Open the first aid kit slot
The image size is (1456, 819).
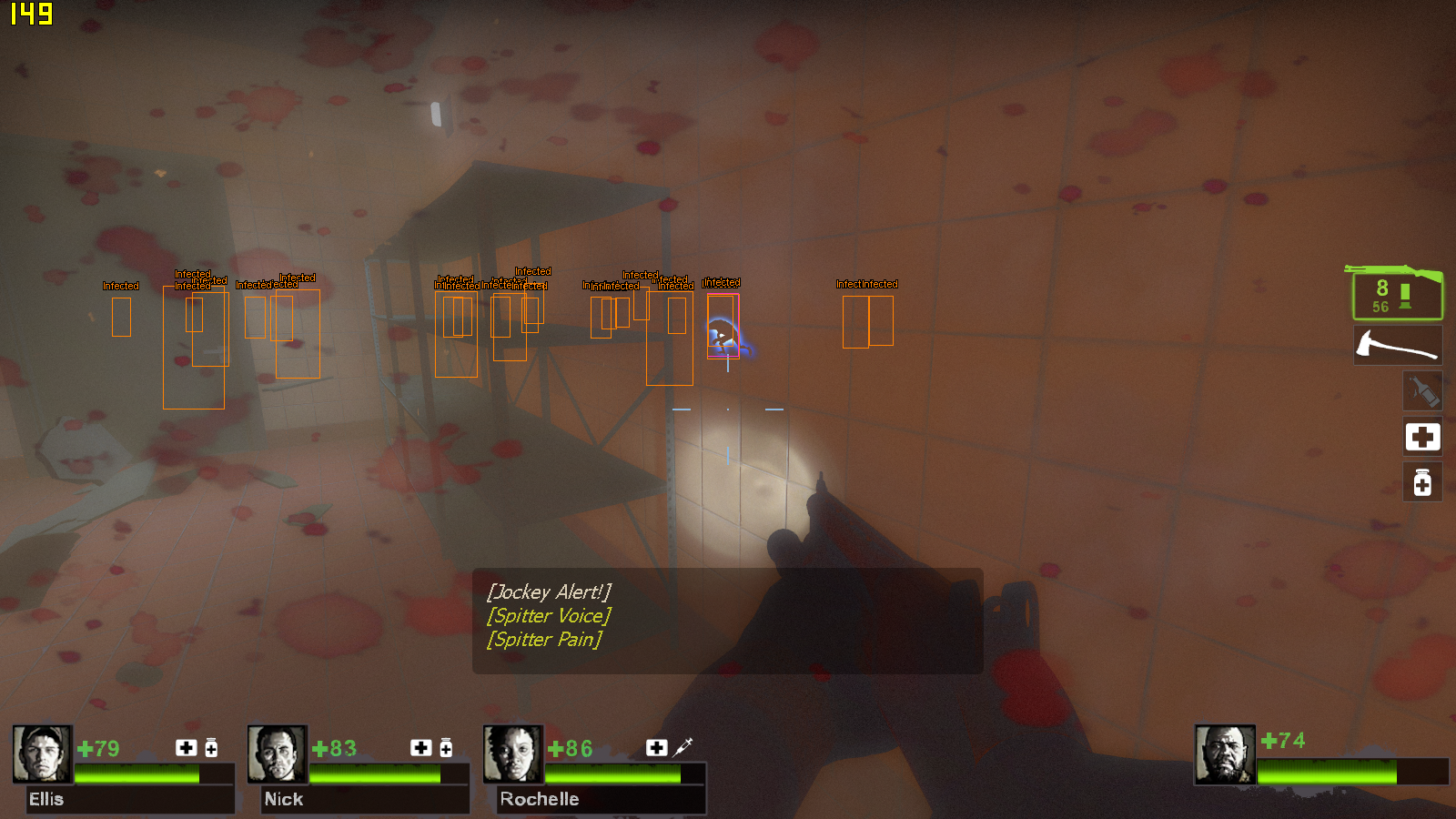(1421, 437)
